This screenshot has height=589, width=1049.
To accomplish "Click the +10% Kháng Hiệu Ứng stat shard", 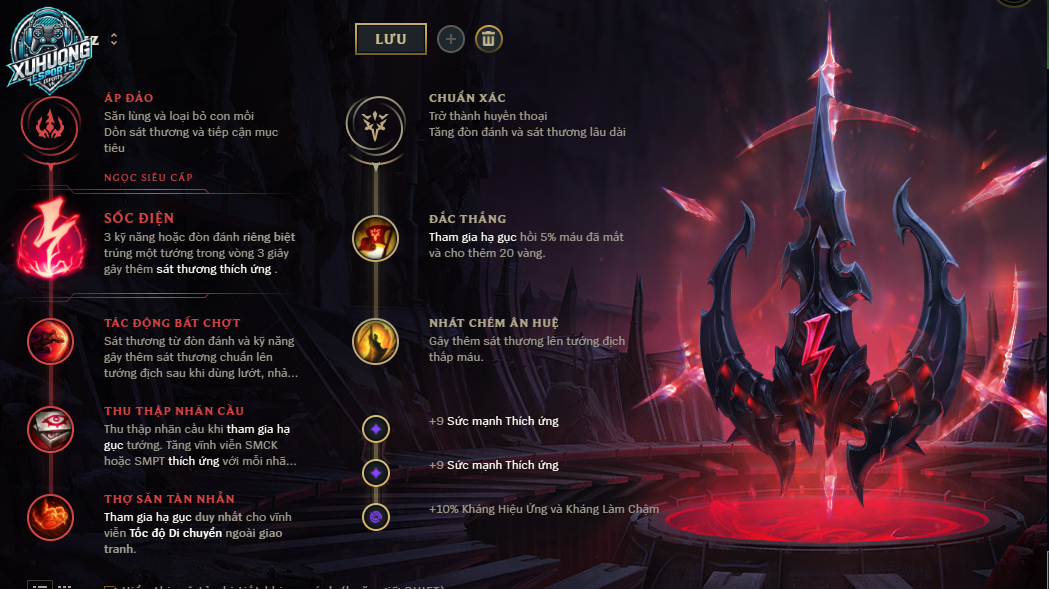I will pyautogui.click(x=376, y=517).
